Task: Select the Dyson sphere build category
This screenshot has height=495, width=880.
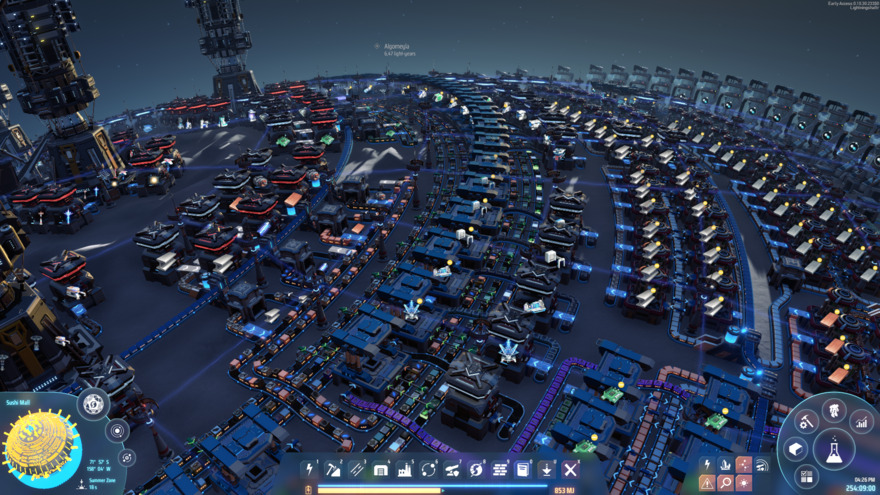Action: pos(476,469)
